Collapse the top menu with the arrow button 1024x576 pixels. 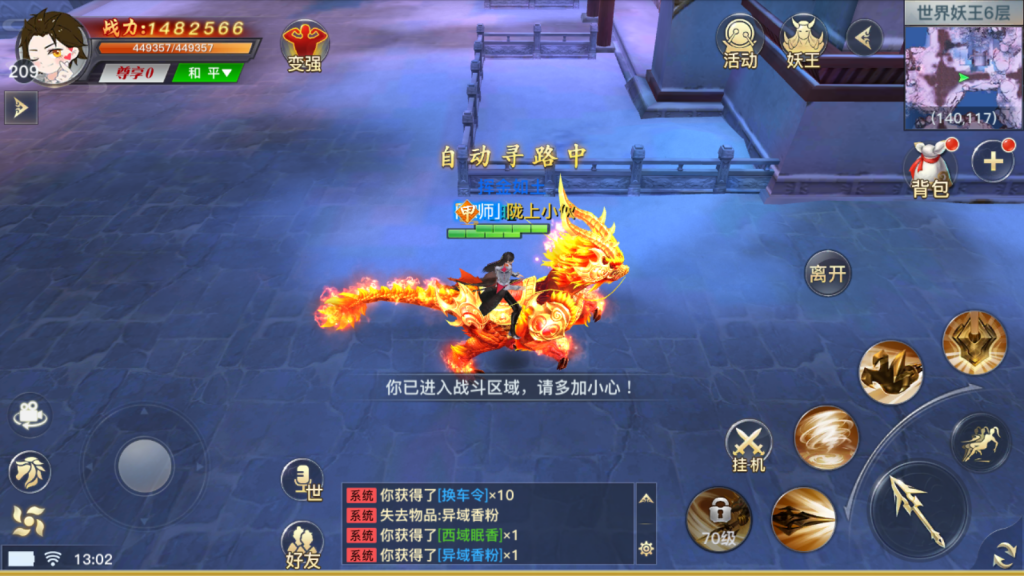click(863, 37)
